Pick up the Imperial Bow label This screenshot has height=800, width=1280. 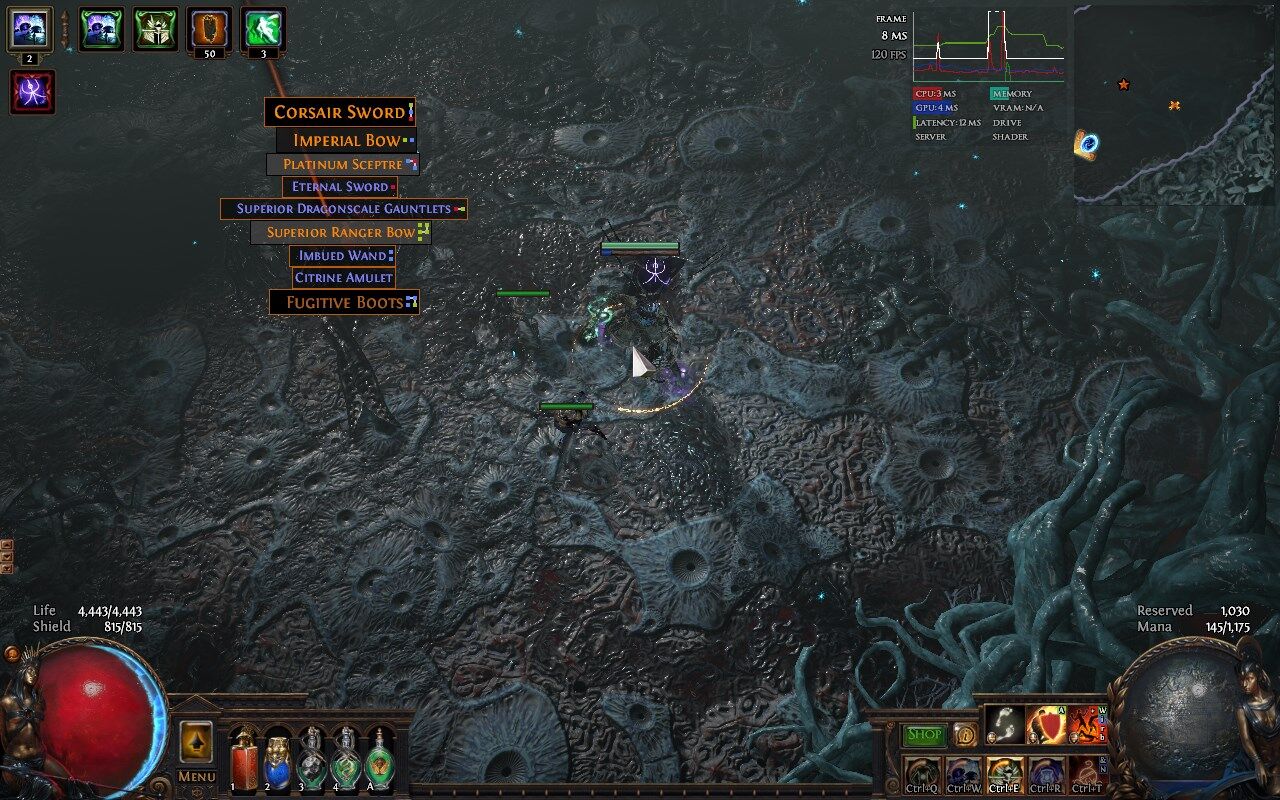pos(346,140)
